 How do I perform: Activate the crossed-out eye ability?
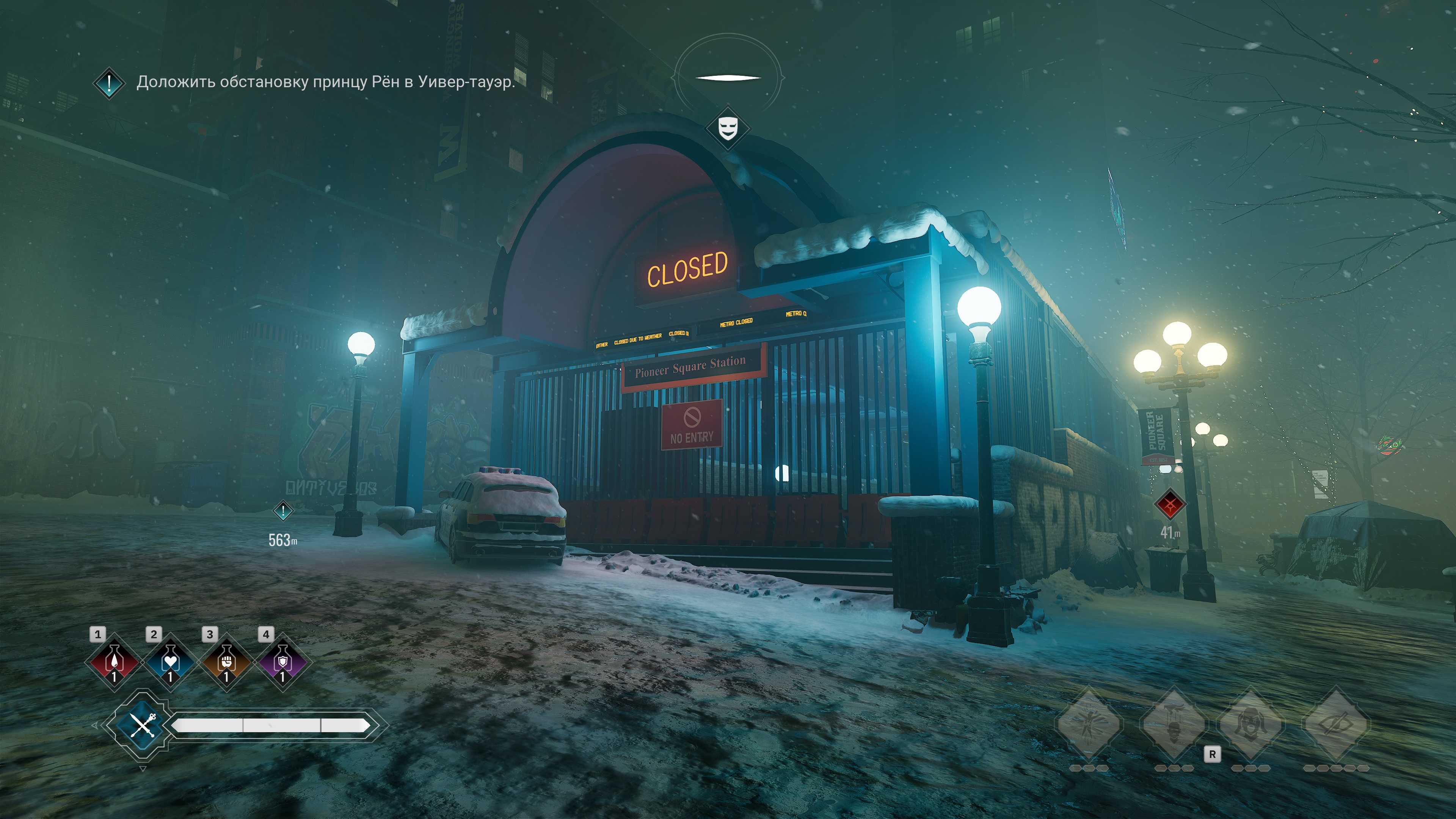[x=1335, y=725]
